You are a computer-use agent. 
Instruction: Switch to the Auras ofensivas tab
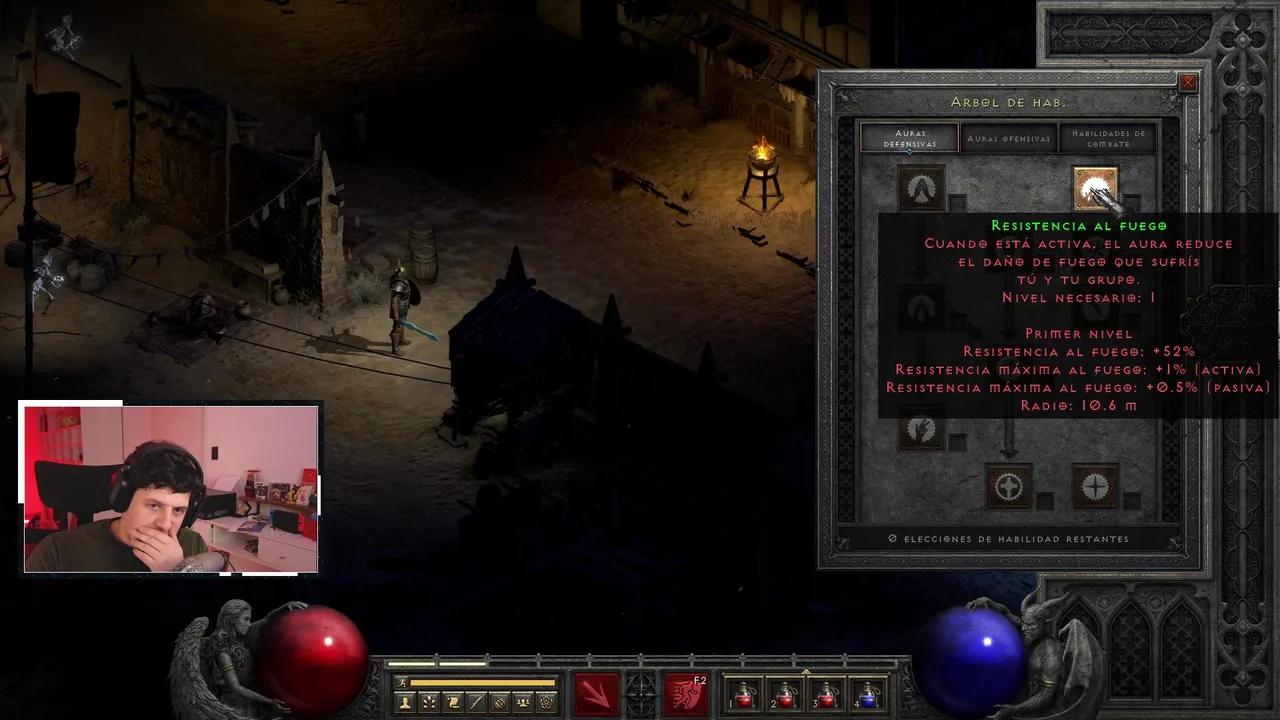1009,138
